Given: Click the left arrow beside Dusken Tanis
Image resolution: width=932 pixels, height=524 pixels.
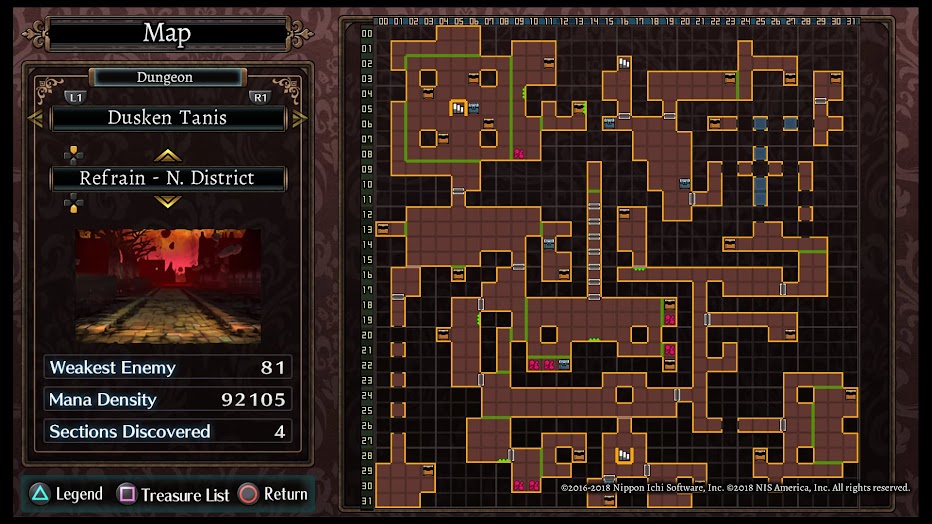Looking at the screenshot, I should click(34, 118).
